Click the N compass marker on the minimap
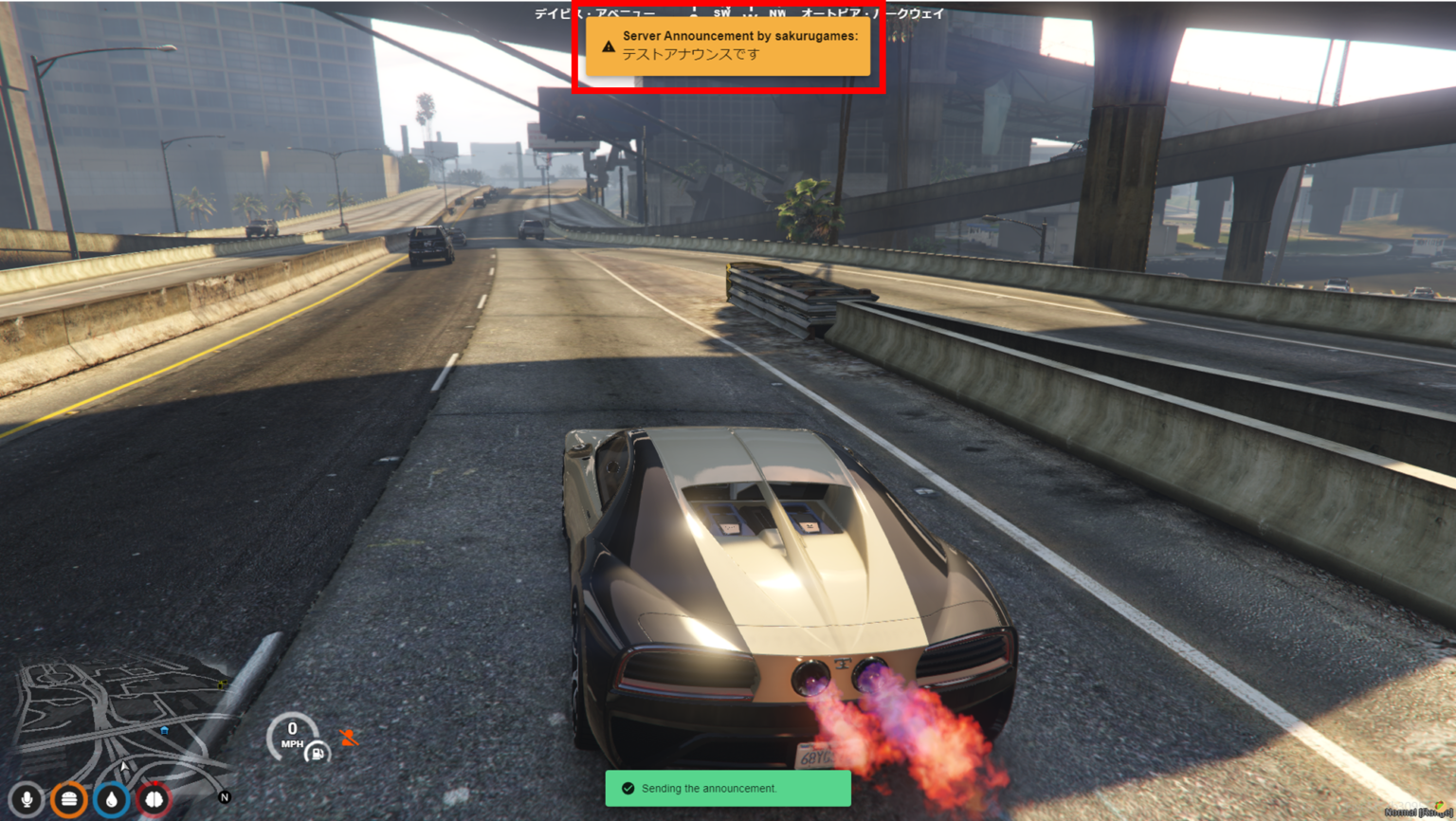The width and height of the screenshot is (1456, 821). pyautogui.click(x=225, y=796)
